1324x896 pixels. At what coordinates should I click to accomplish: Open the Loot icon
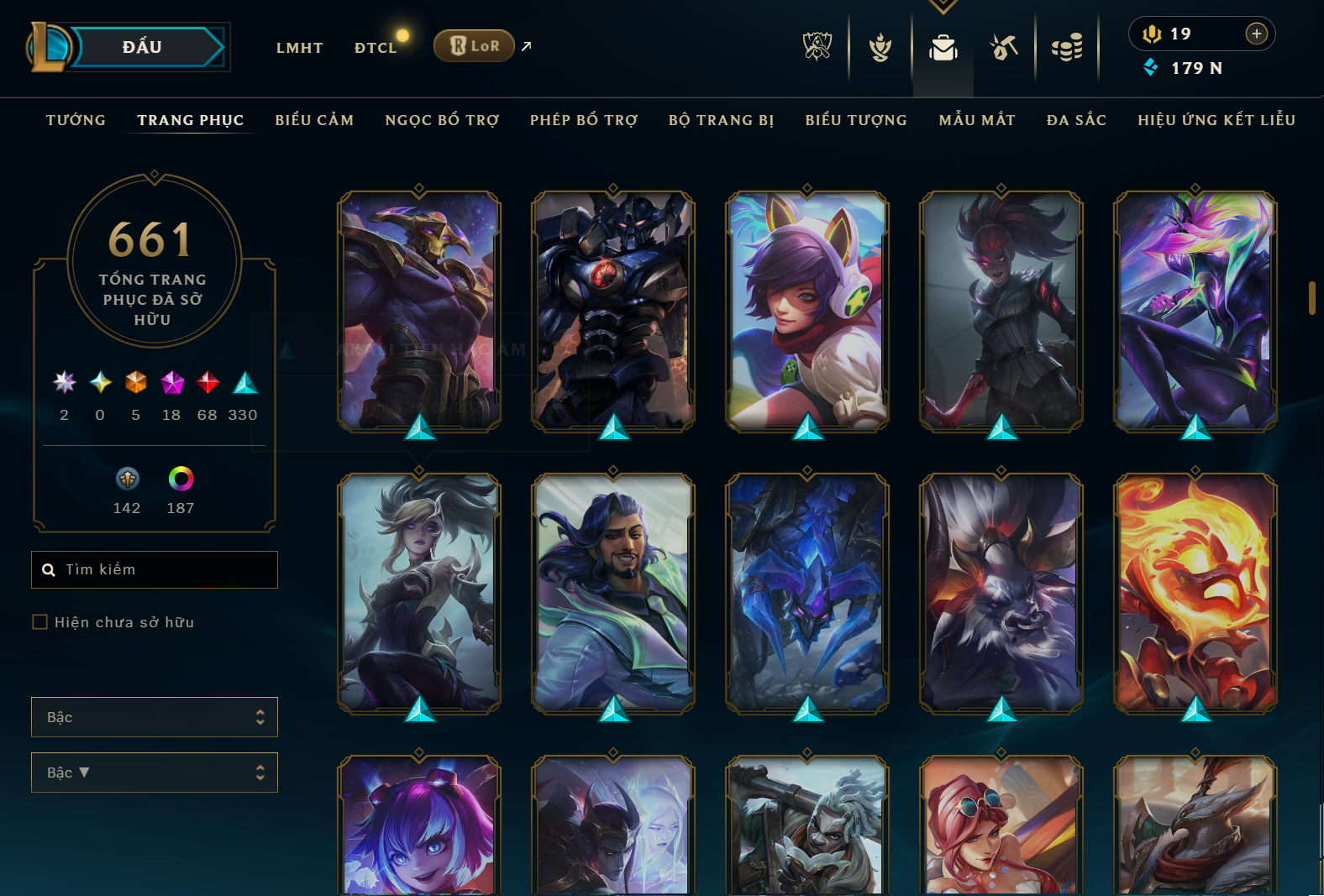[x=1005, y=48]
